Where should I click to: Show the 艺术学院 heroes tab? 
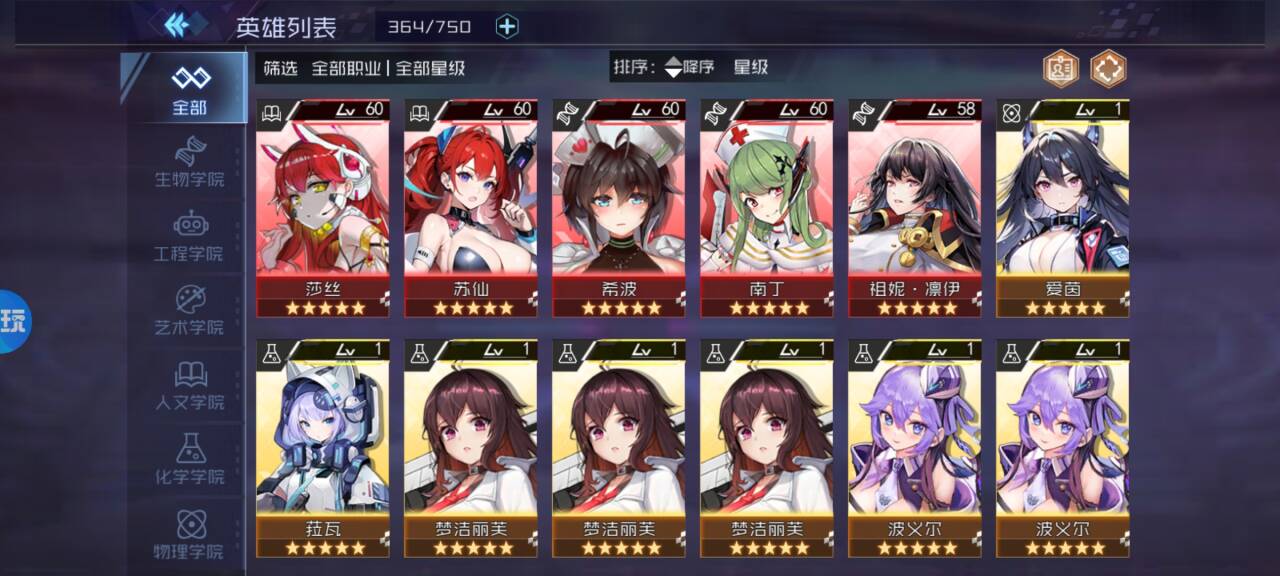coord(189,311)
